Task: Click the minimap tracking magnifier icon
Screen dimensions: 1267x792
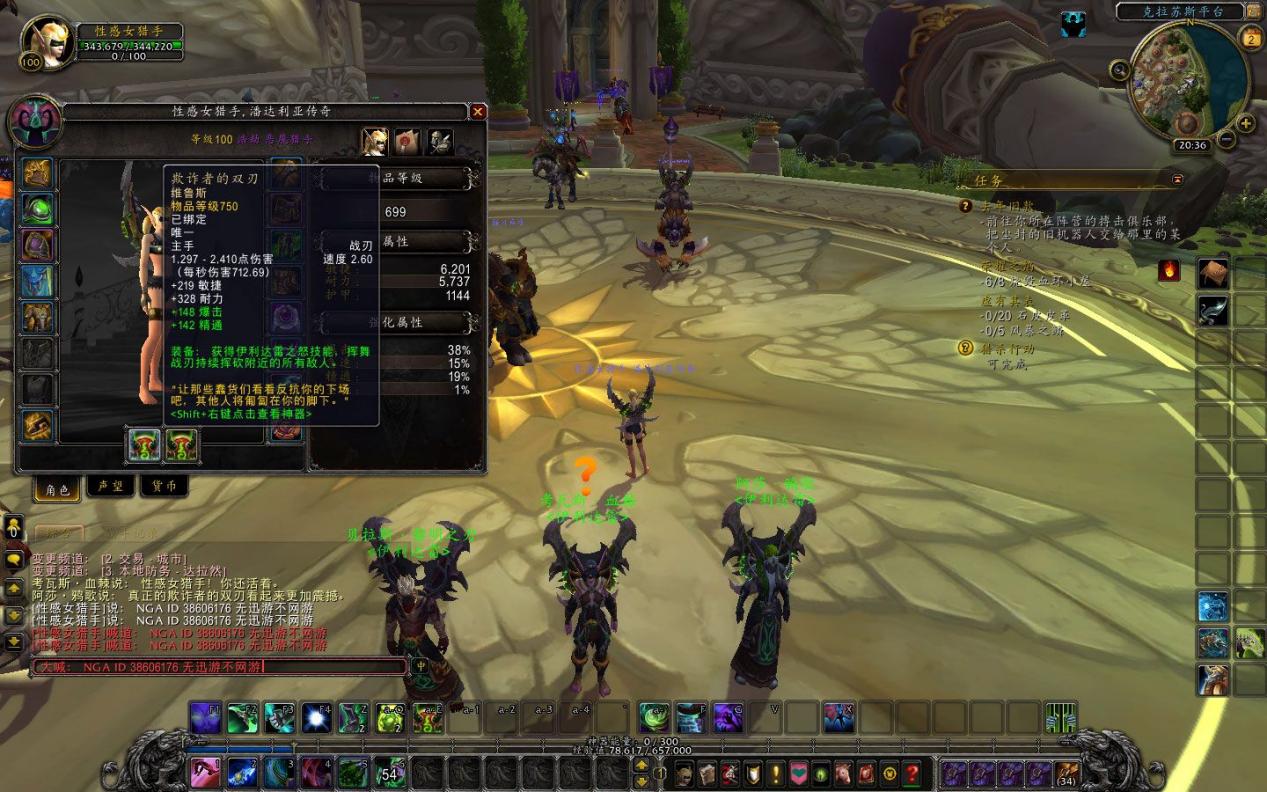Action: [1120, 69]
